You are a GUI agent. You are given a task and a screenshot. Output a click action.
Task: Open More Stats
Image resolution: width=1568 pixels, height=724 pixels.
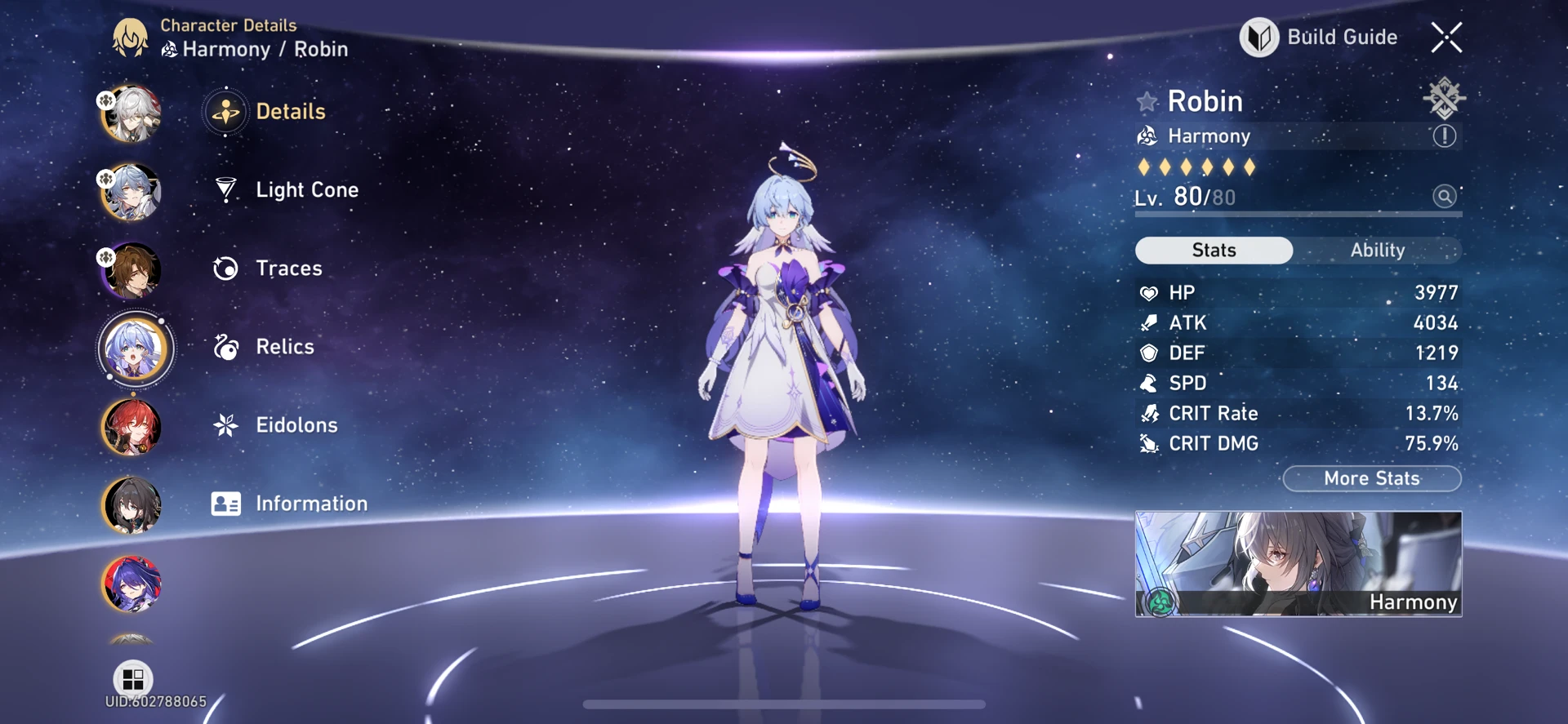click(x=1371, y=478)
